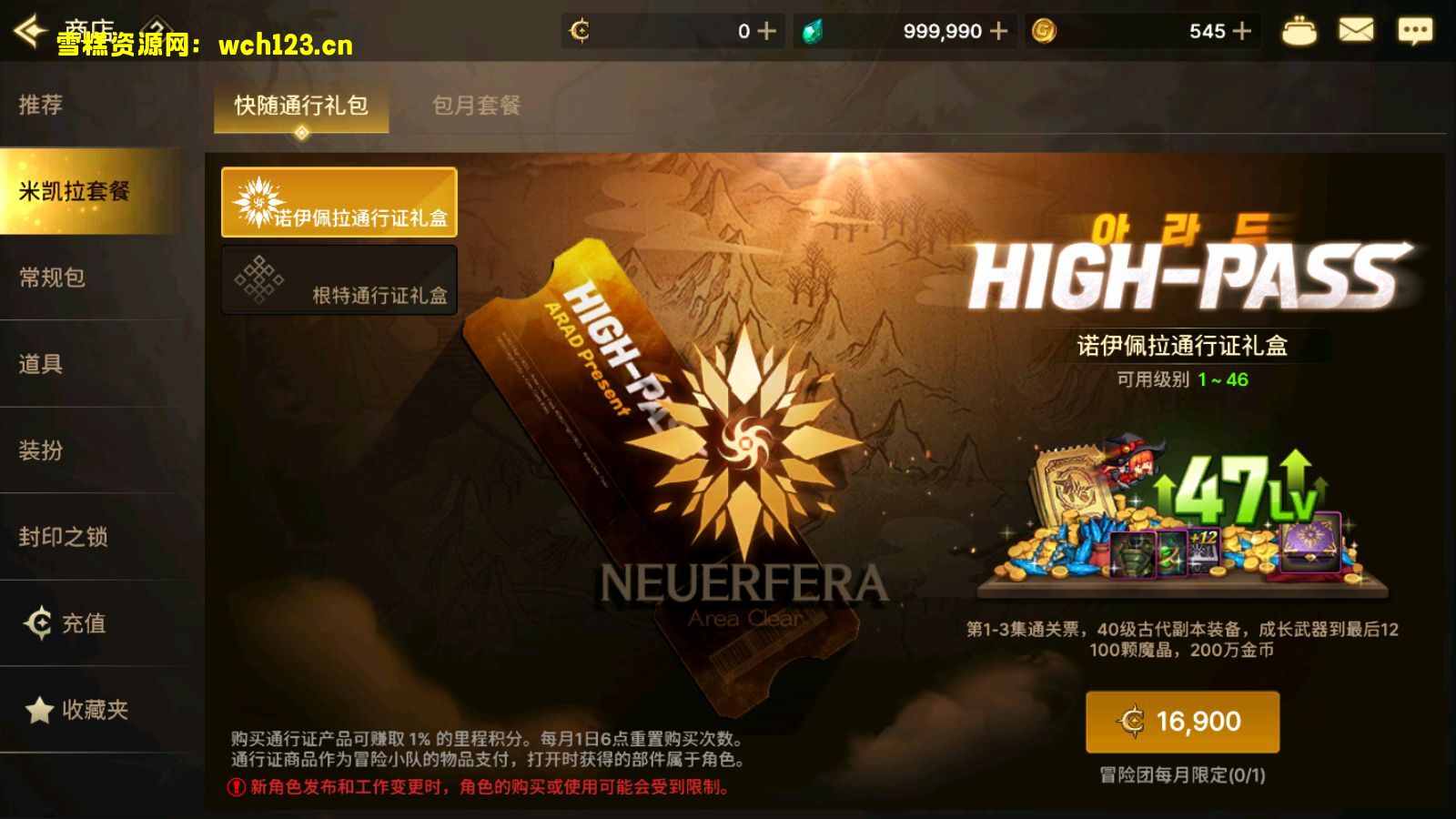Open the 快随通行礼包 tab

pyautogui.click(x=300, y=106)
